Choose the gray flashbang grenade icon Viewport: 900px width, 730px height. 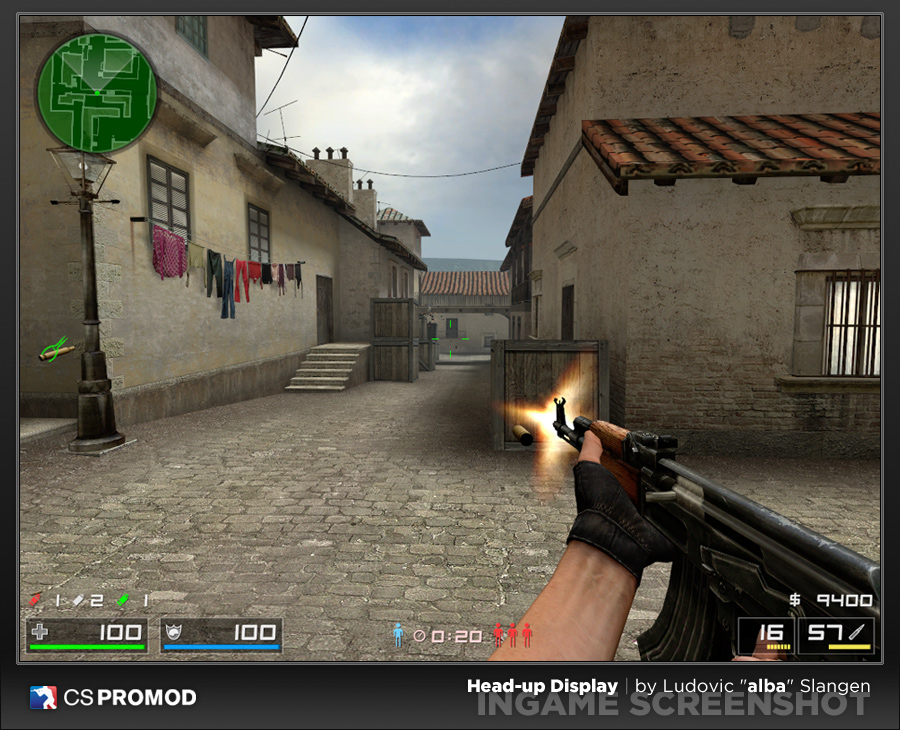78,600
